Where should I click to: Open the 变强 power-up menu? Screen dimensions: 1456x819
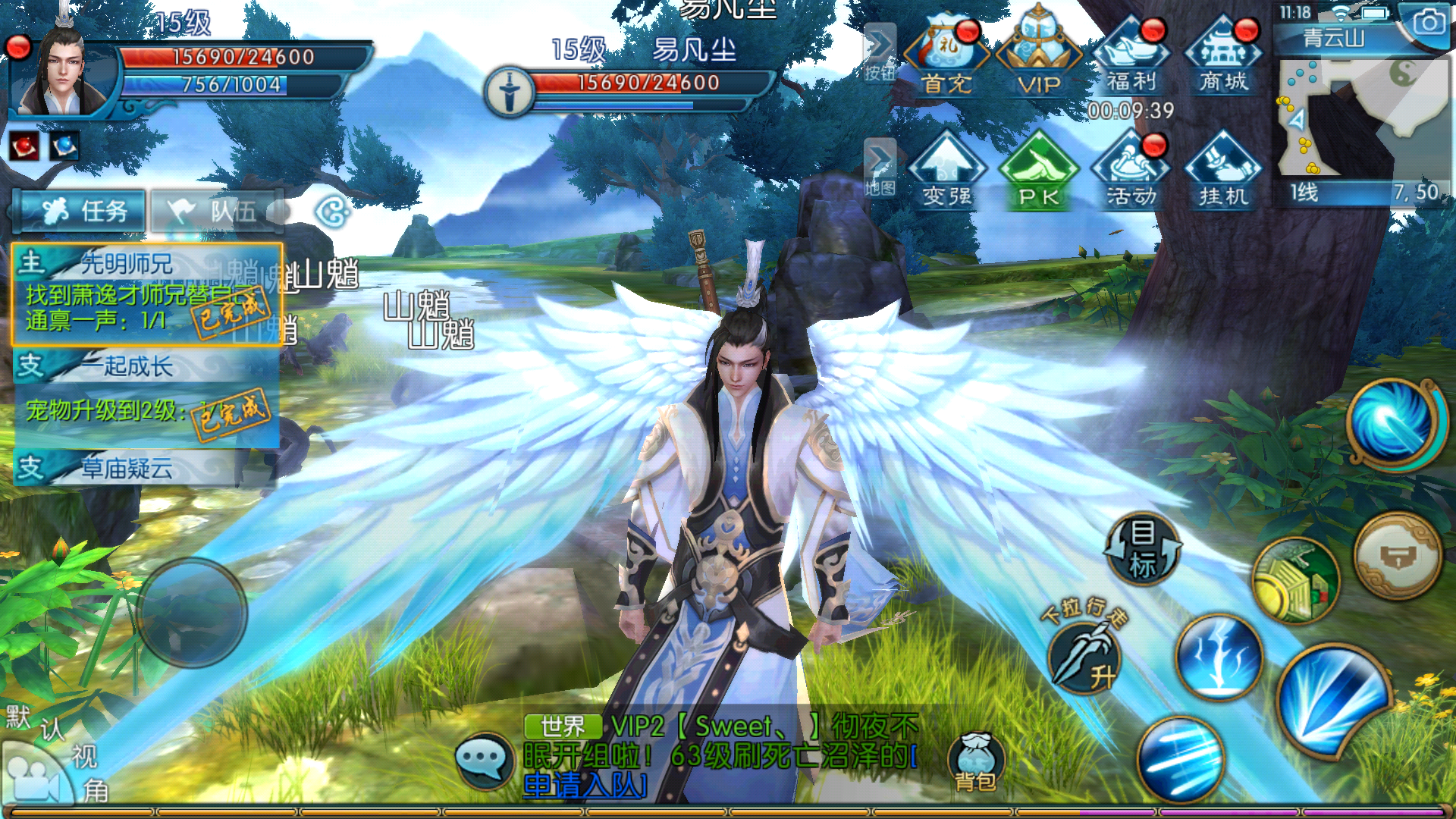point(946,171)
